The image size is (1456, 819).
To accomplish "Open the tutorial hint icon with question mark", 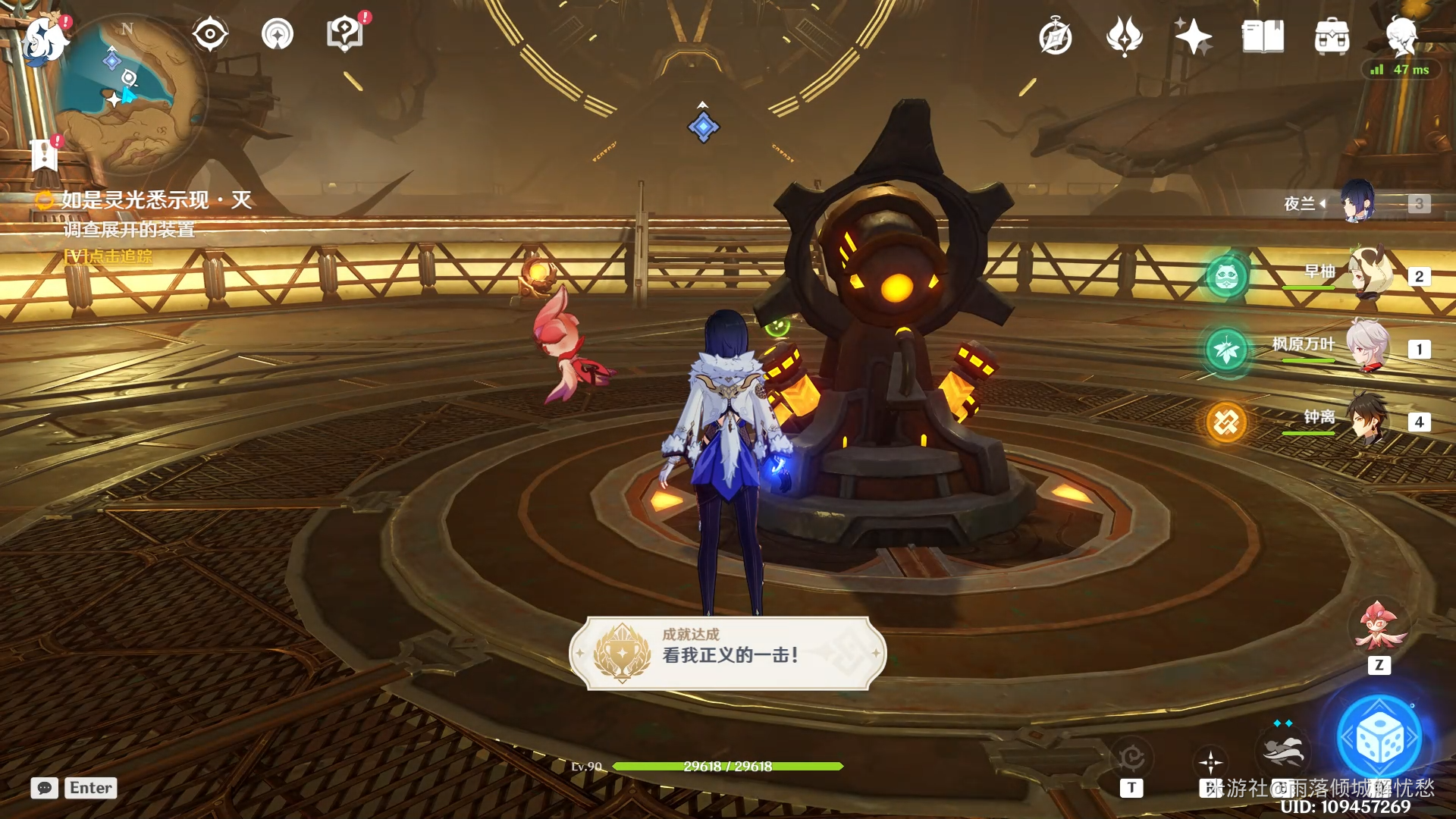I will pos(345,35).
